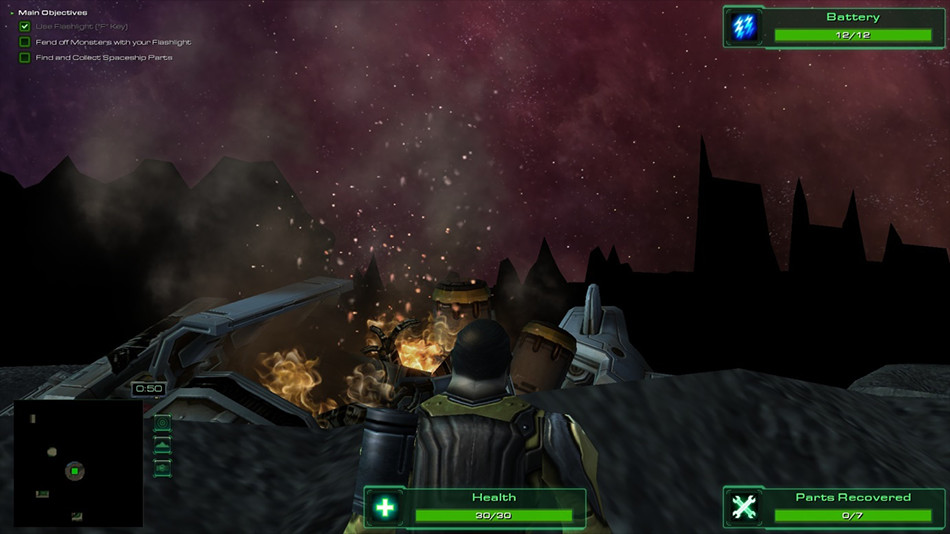This screenshot has height=534, width=950.
Task: Click the Parts Recovered wrench icon
Action: (x=744, y=508)
